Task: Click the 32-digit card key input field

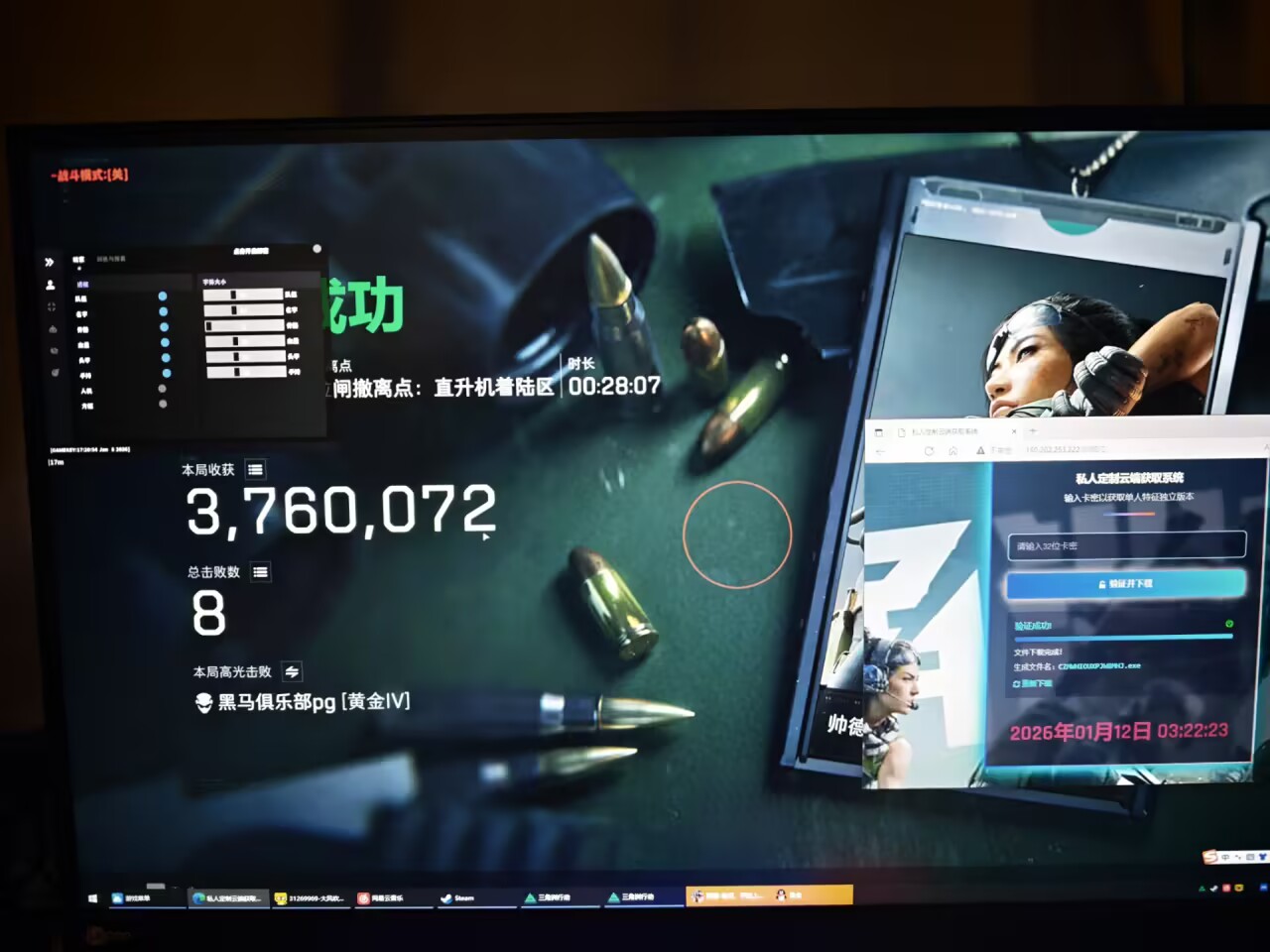Action: (x=1127, y=546)
